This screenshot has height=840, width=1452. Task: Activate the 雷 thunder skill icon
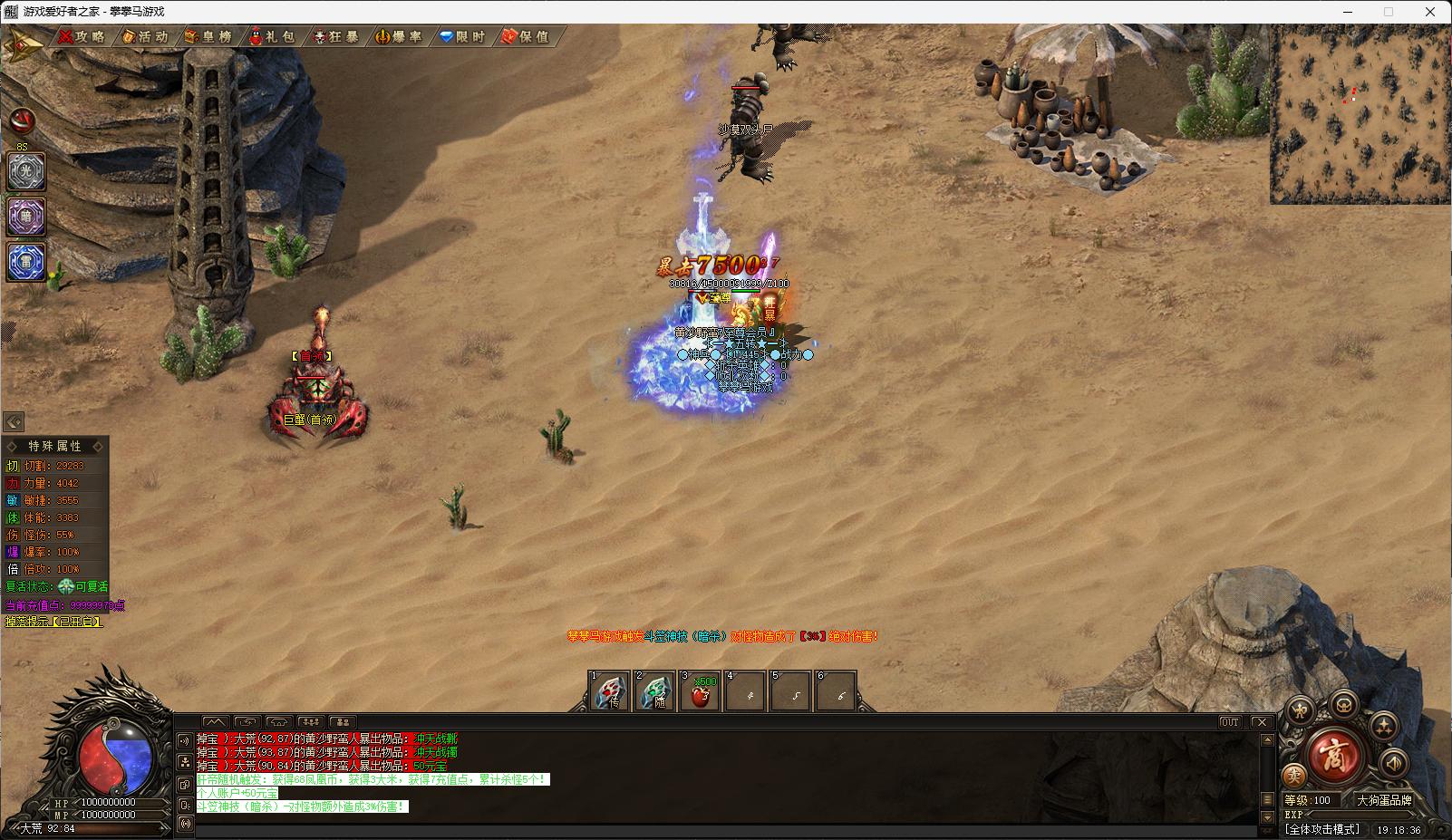click(x=26, y=262)
